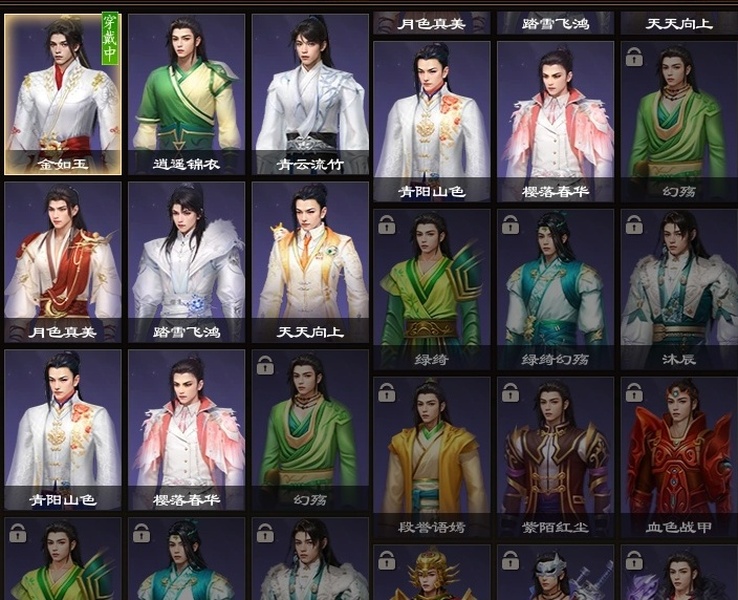The width and height of the screenshot is (738, 600).
Task: Choose the red 血色战甲 armor costume
Action: (x=678, y=457)
